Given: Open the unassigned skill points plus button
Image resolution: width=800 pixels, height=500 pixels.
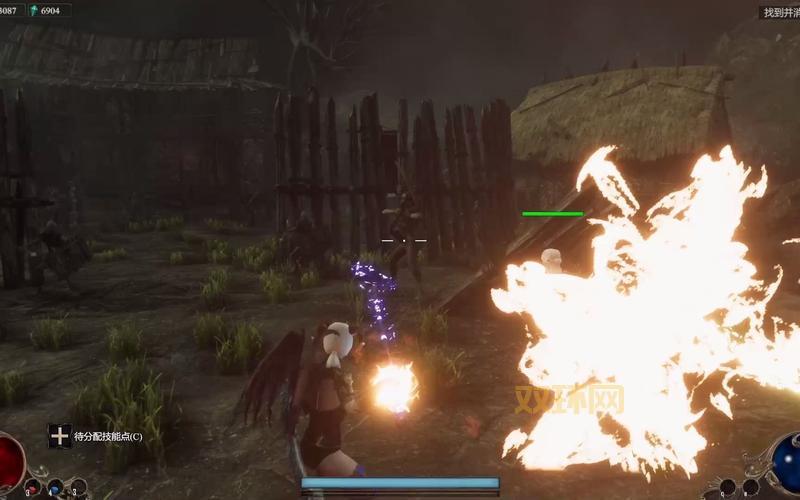Looking at the screenshot, I should pos(60,436).
